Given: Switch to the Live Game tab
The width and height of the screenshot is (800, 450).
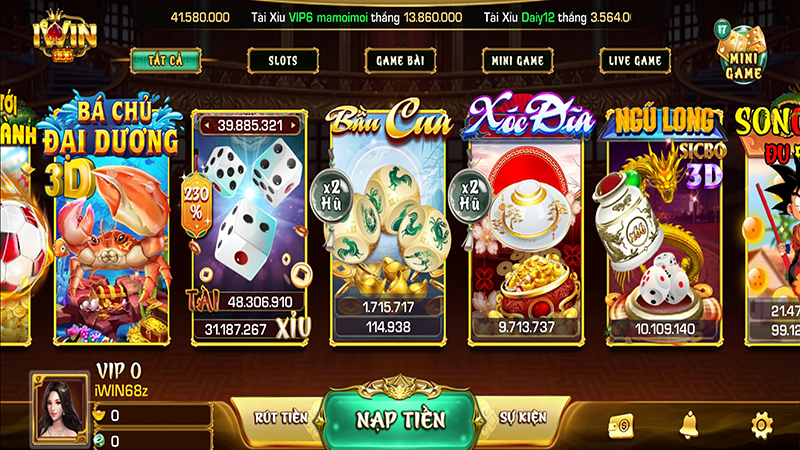Looking at the screenshot, I should tap(635, 60).
